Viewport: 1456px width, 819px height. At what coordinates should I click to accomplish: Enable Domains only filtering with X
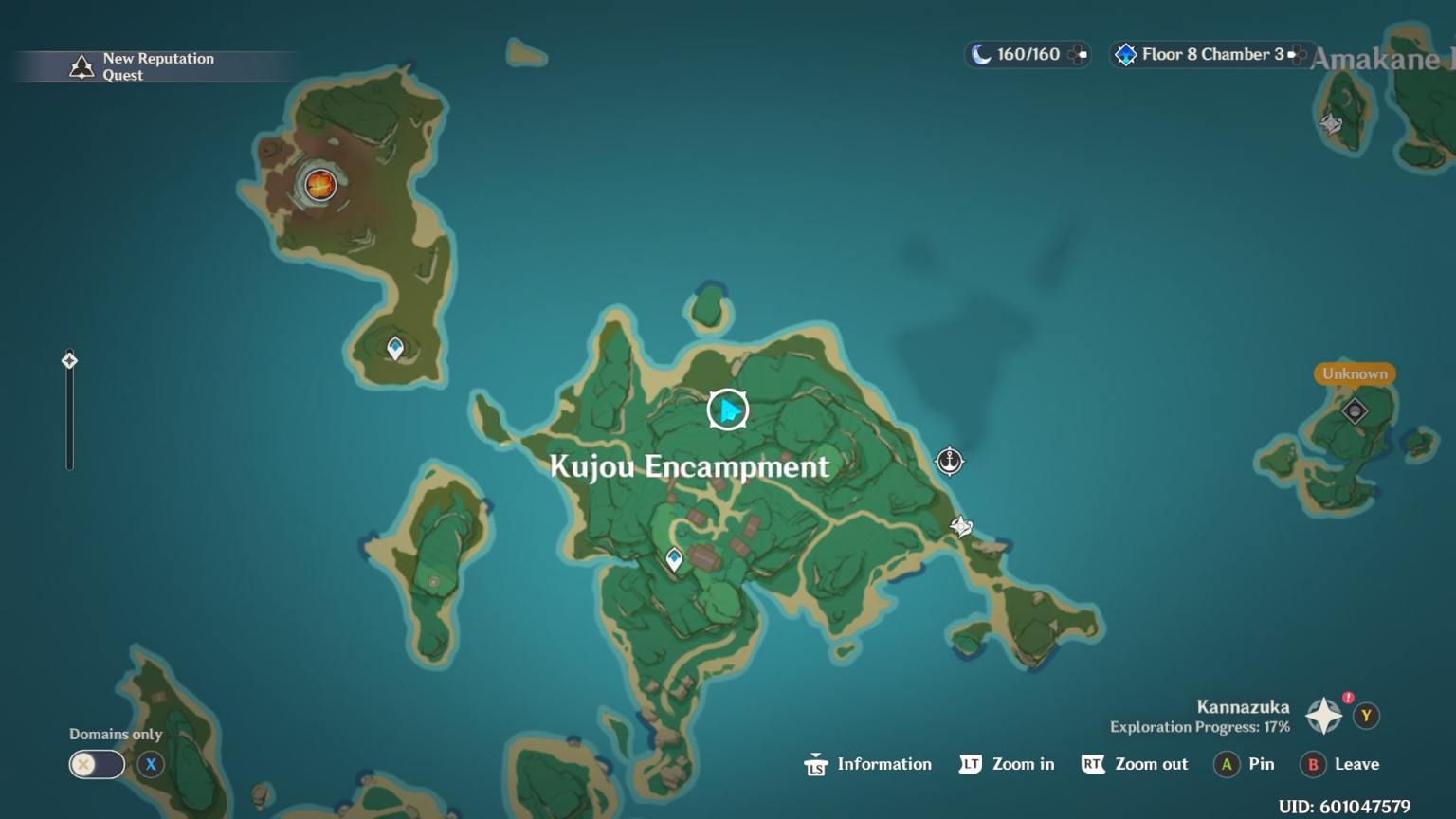(150, 764)
